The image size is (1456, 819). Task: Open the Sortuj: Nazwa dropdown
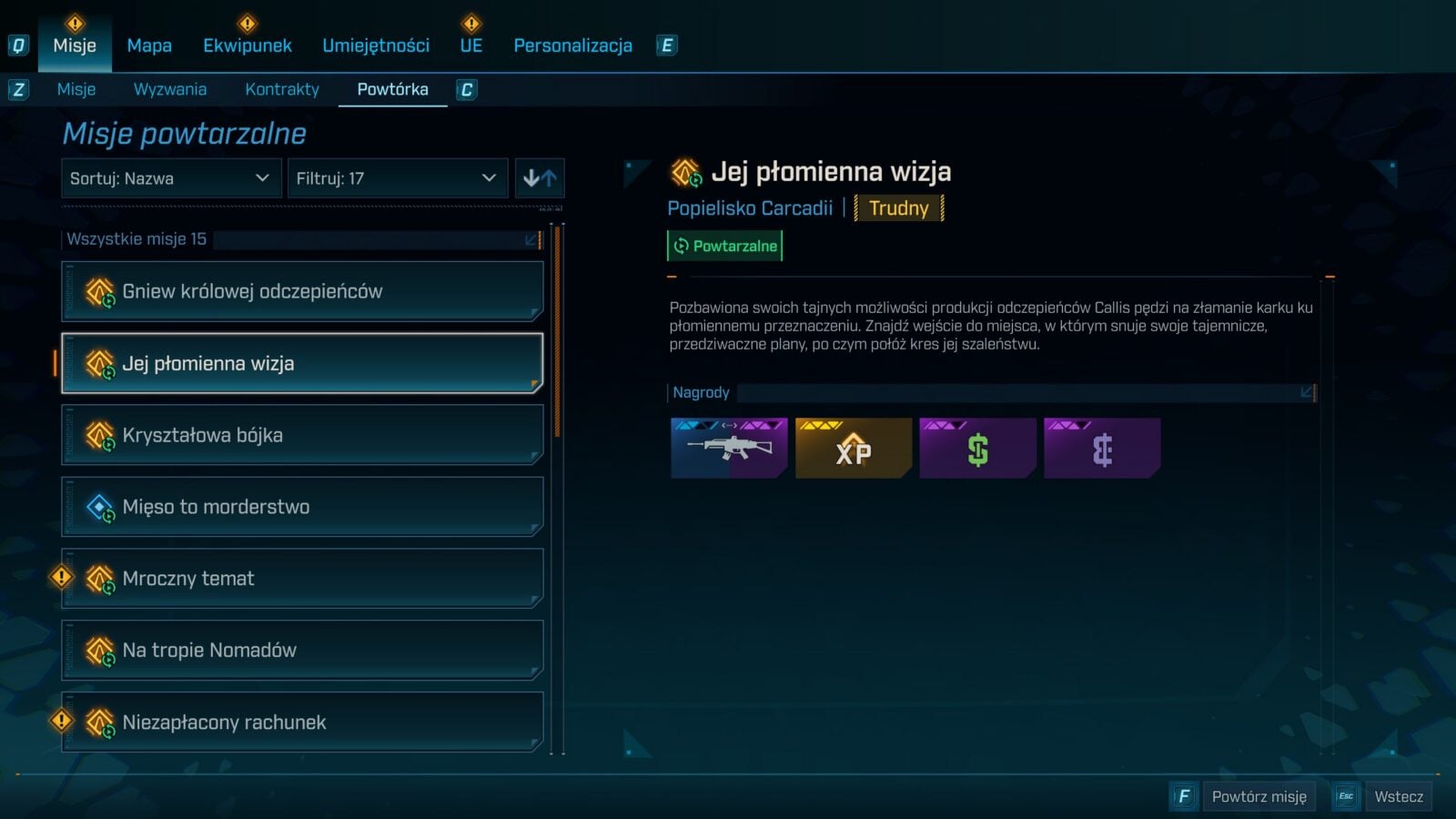[x=170, y=178]
